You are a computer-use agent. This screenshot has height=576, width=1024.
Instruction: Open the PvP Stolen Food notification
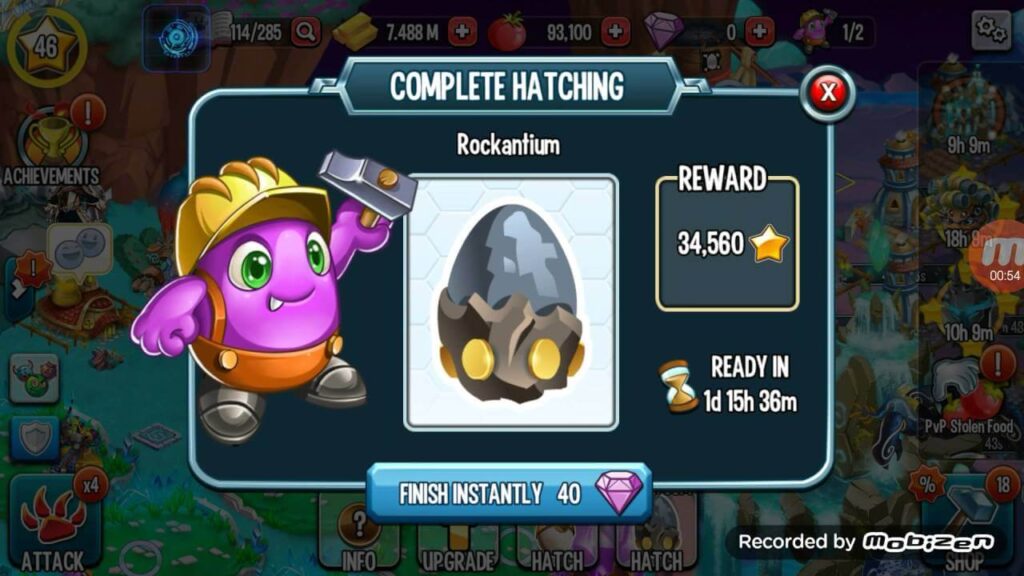(967, 400)
